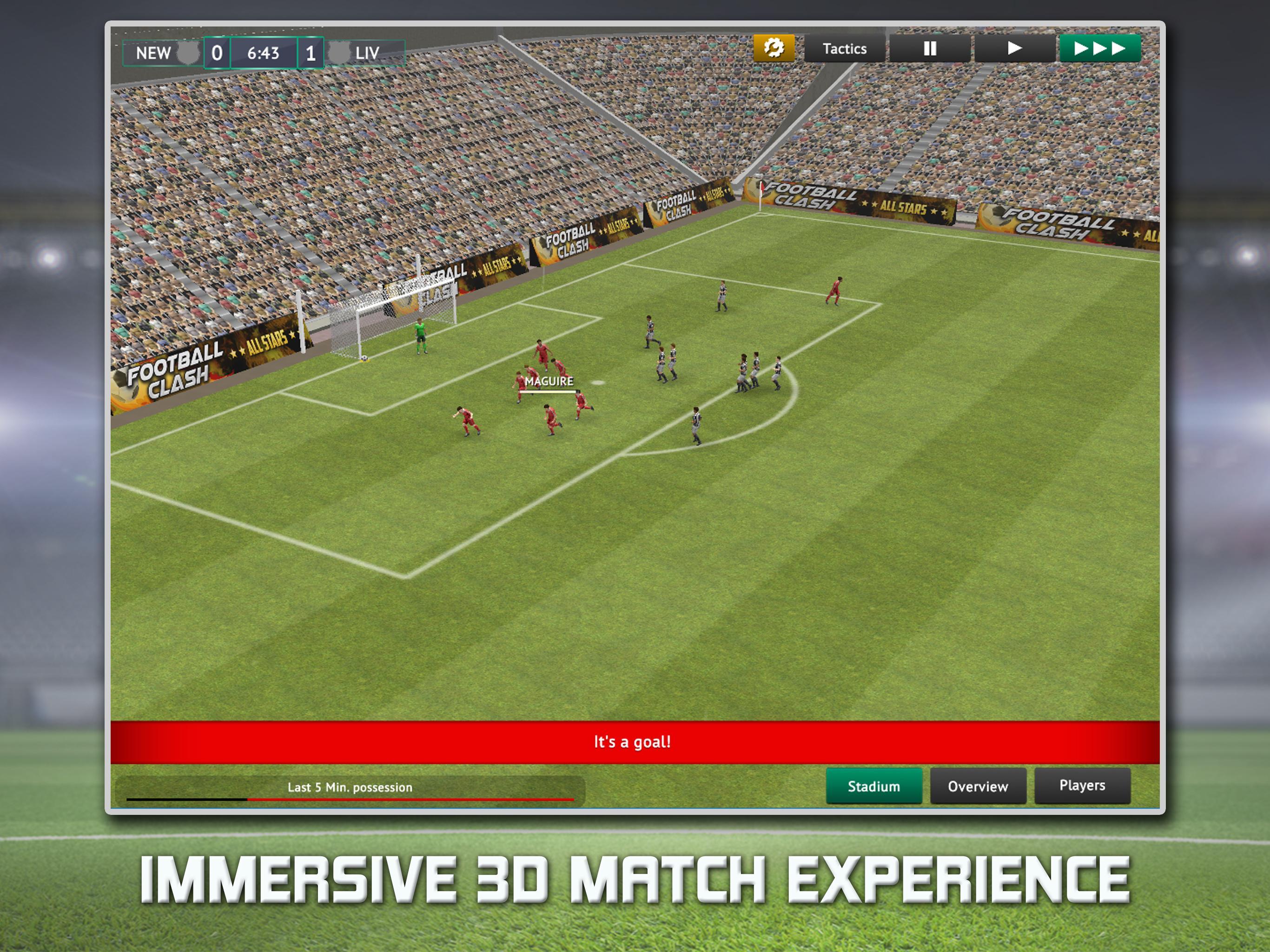Click the home score showing 0

pos(218,53)
